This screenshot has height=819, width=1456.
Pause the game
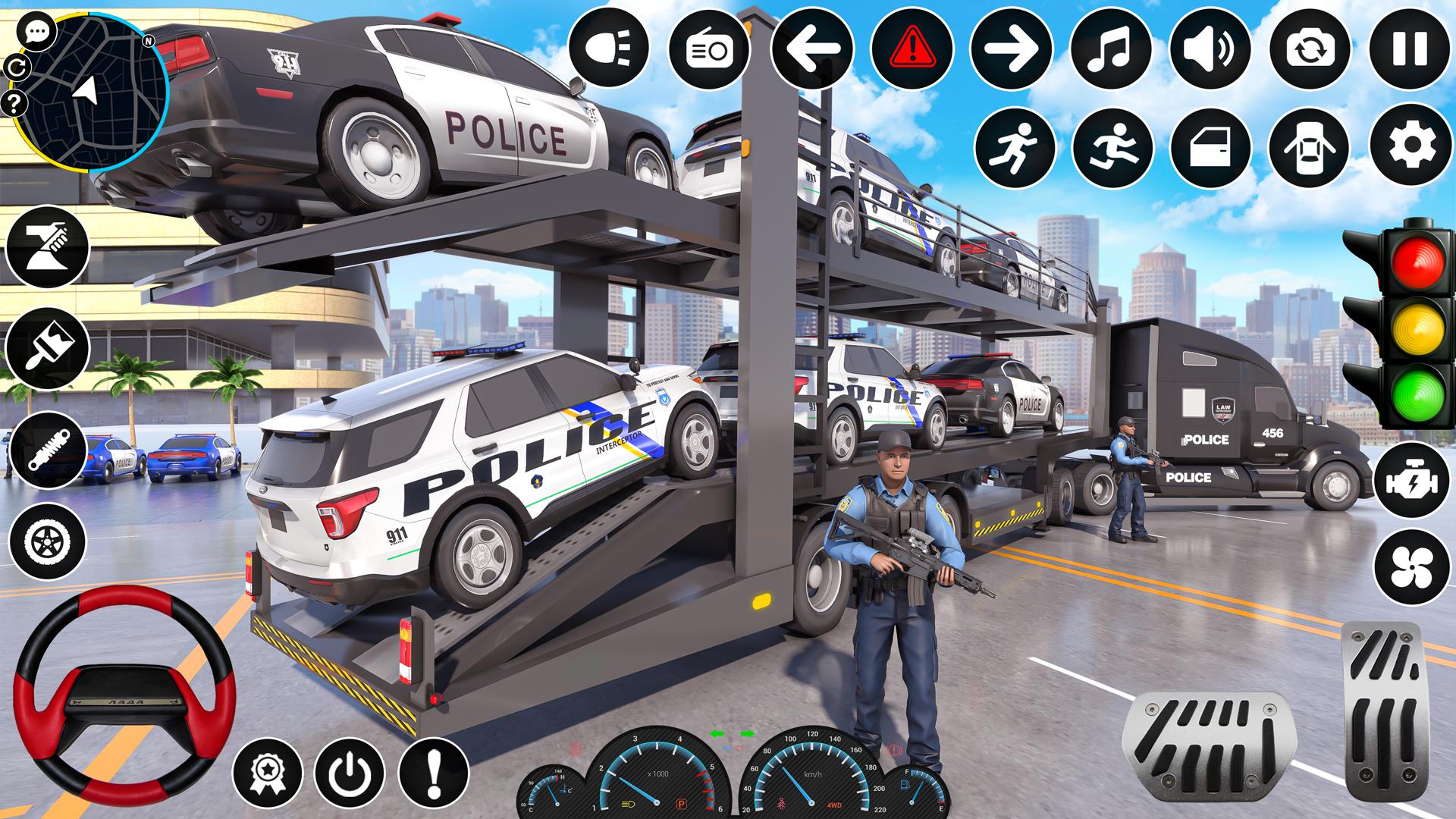[x=1410, y=49]
